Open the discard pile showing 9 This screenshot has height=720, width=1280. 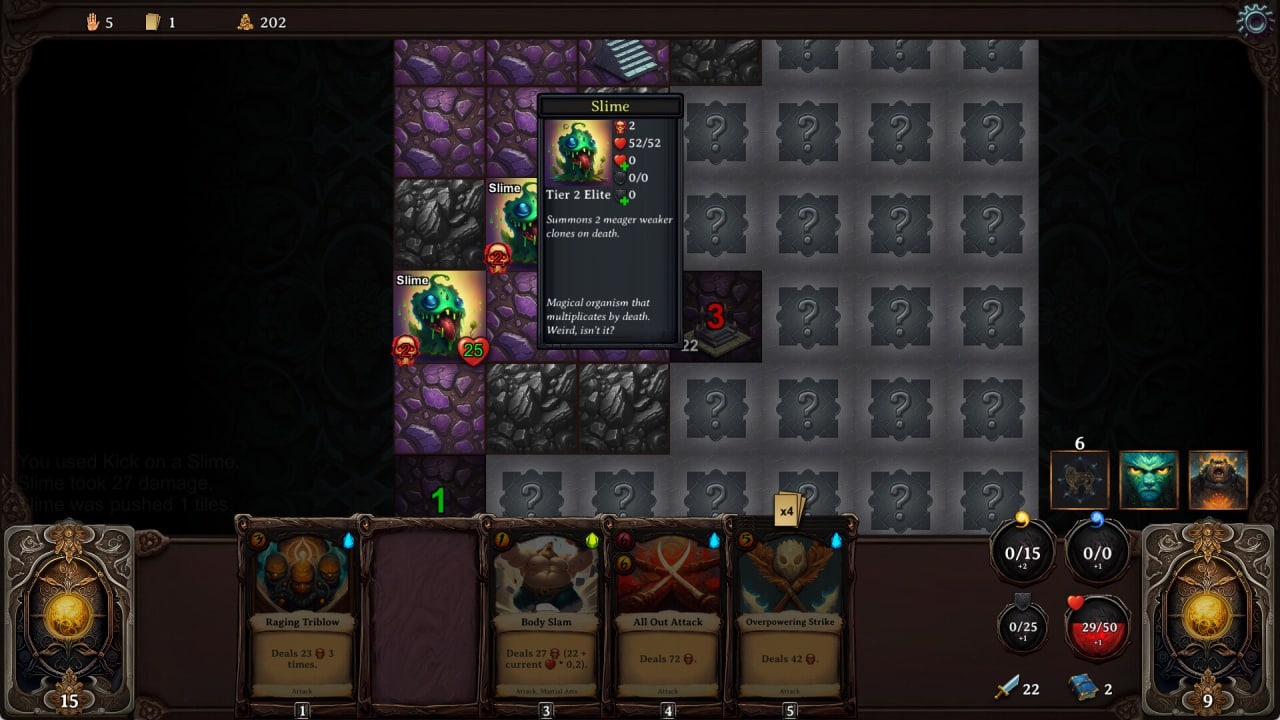click(x=1207, y=620)
